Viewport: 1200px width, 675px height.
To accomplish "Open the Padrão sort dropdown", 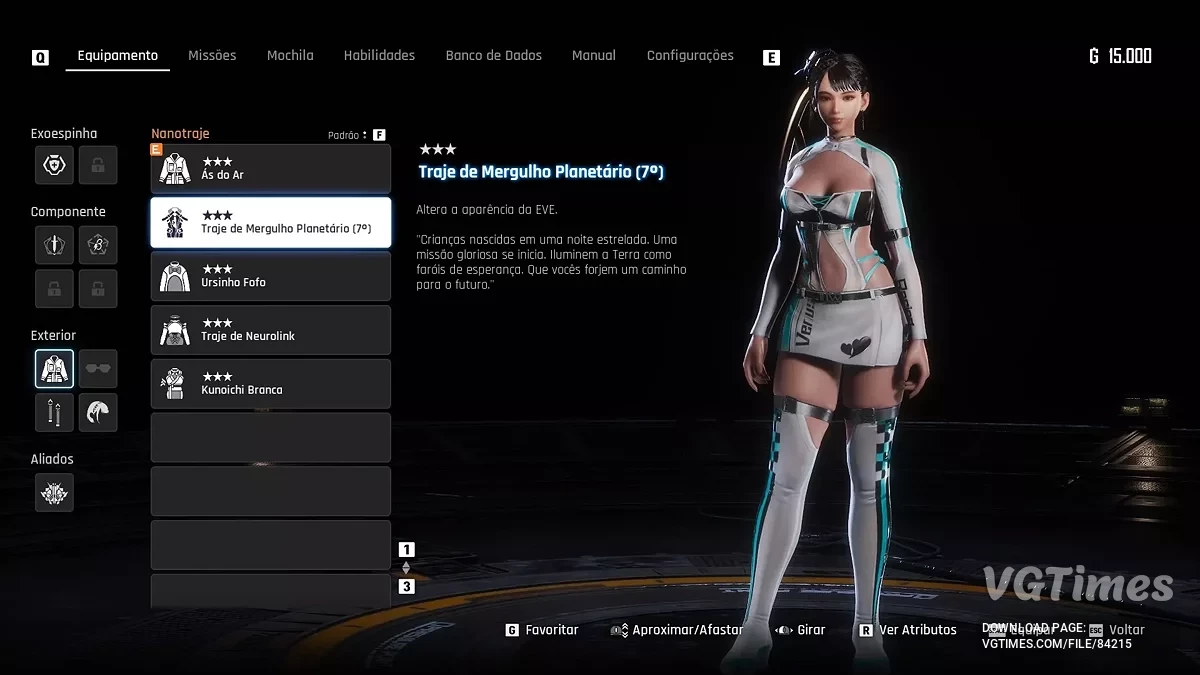I will tap(348, 135).
